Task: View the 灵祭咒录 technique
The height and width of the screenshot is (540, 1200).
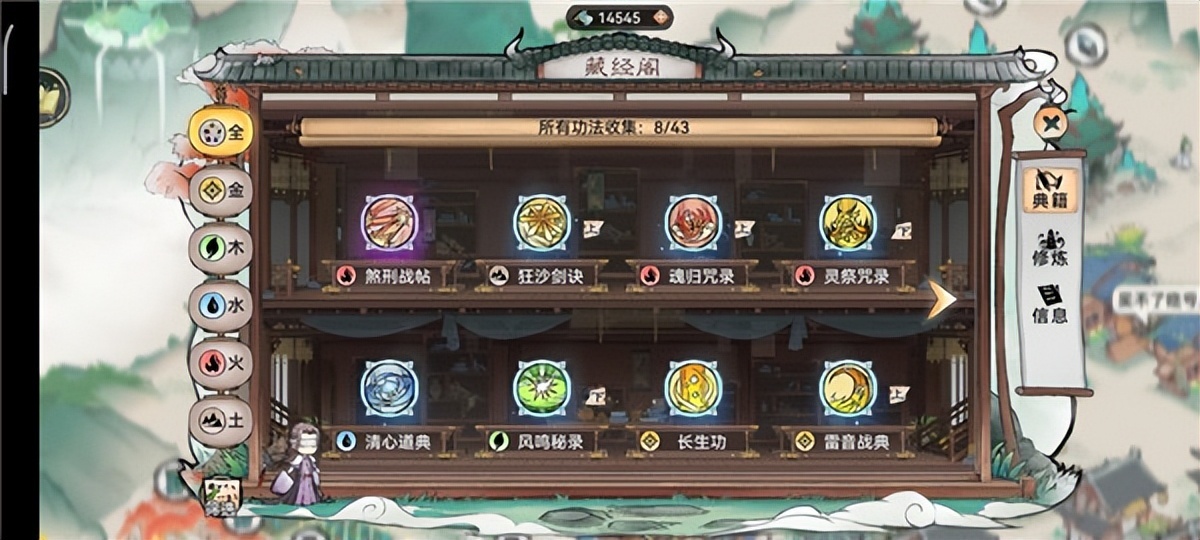Action: click(x=847, y=223)
